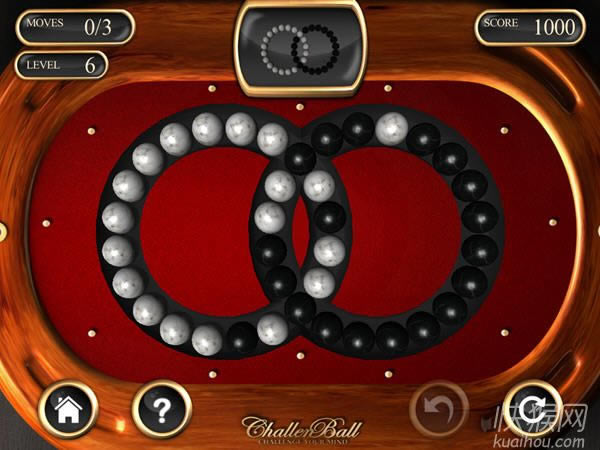Click the dimmed undo arrow button
This screenshot has height=450, width=600.
pos(439,408)
